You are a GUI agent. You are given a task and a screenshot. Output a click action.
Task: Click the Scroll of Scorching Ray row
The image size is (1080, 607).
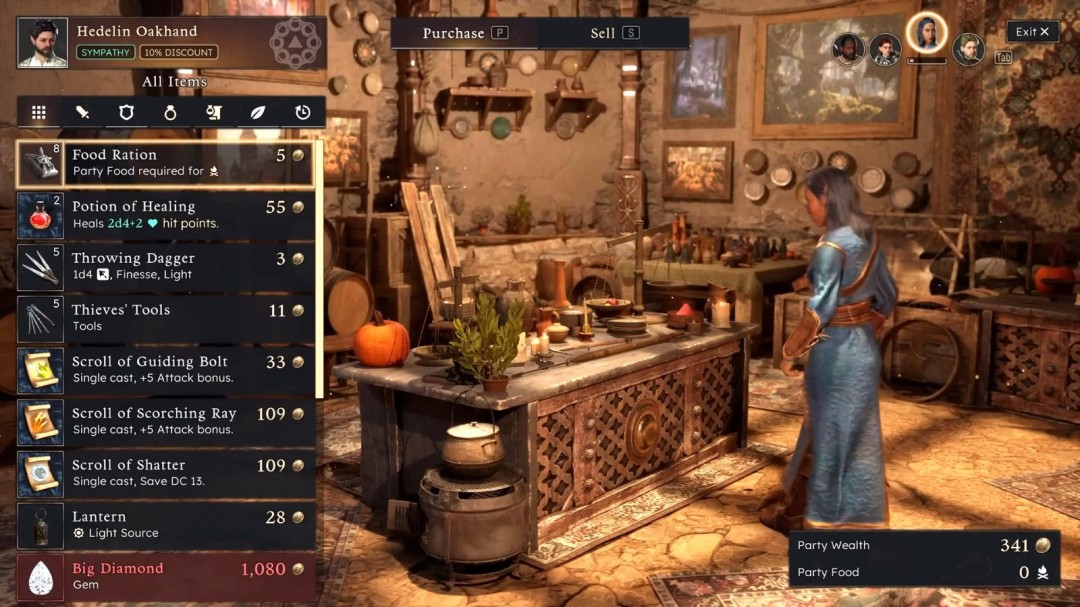point(166,421)
